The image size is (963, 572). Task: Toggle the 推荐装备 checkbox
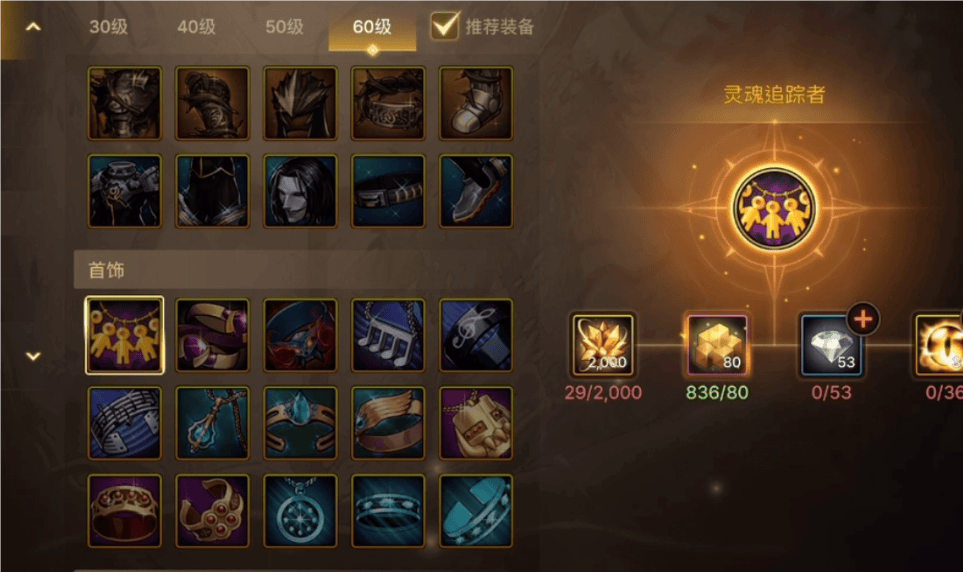click(x=445, y=26)
